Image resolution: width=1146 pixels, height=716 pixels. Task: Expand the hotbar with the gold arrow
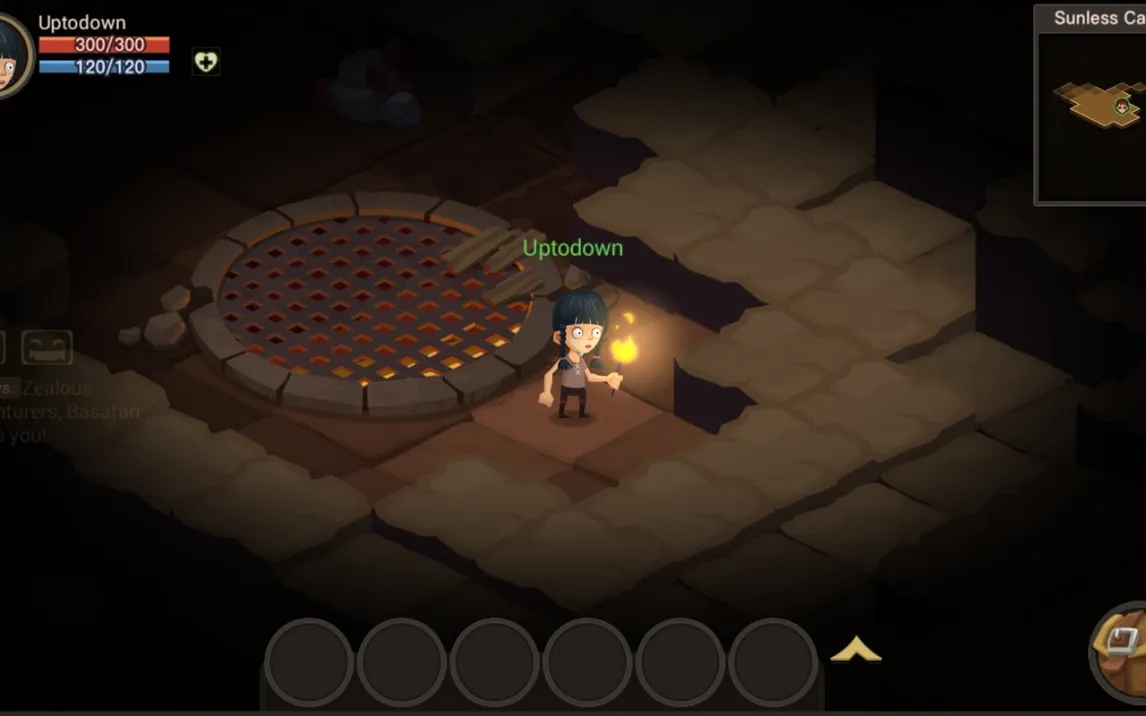[x=856, y=651]
